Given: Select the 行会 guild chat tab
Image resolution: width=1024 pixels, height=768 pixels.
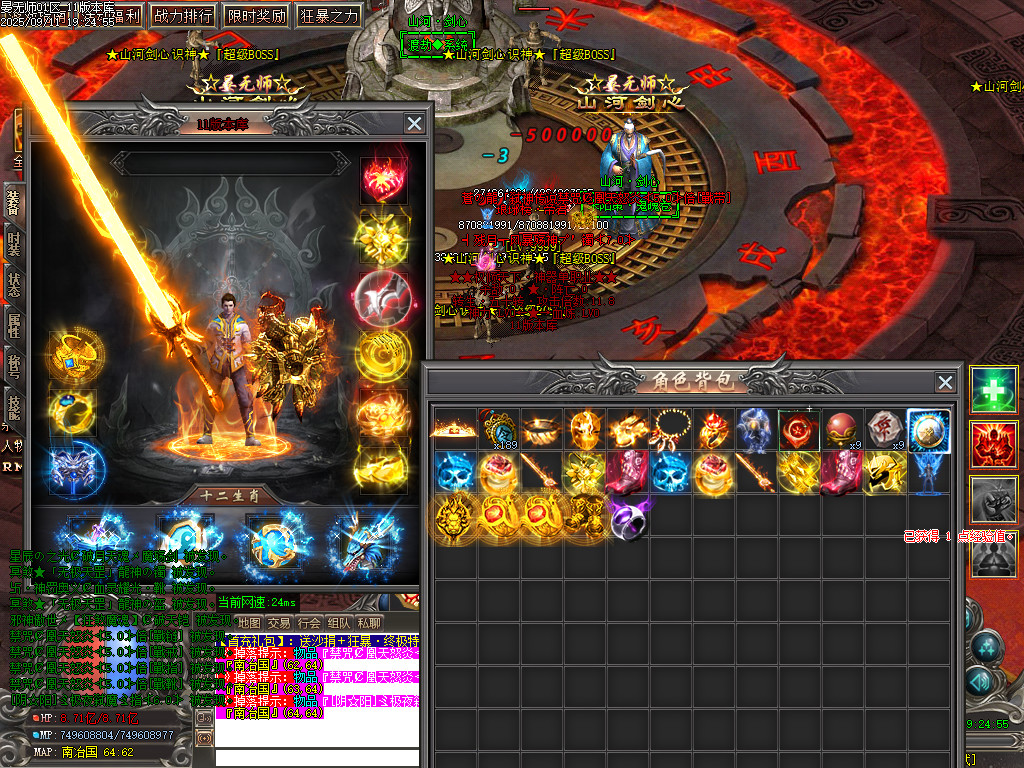Looking at the screenshot, I should [x=309, y=622].
